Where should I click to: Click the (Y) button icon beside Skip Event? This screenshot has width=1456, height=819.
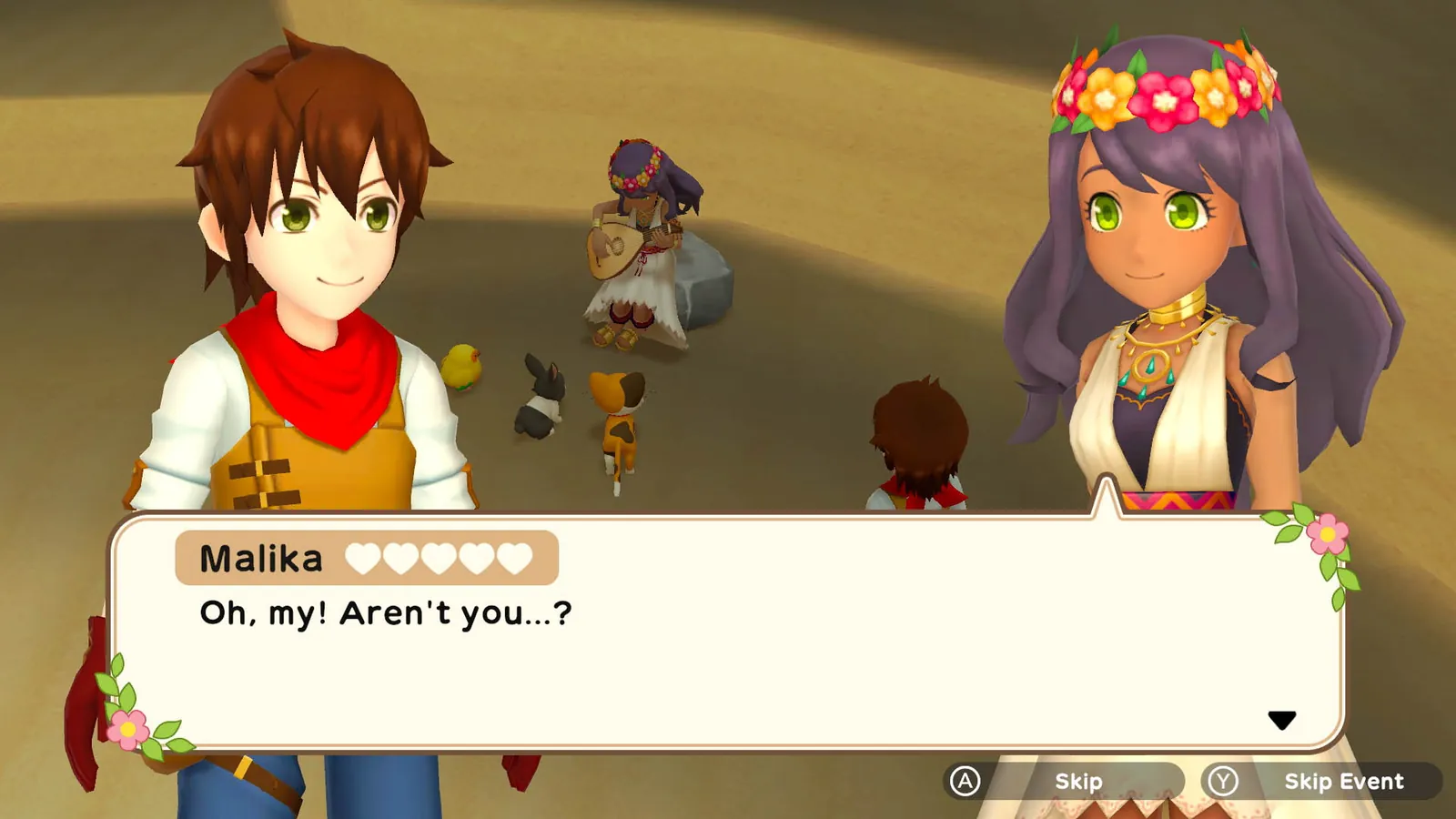click(x=1224, y=780)
